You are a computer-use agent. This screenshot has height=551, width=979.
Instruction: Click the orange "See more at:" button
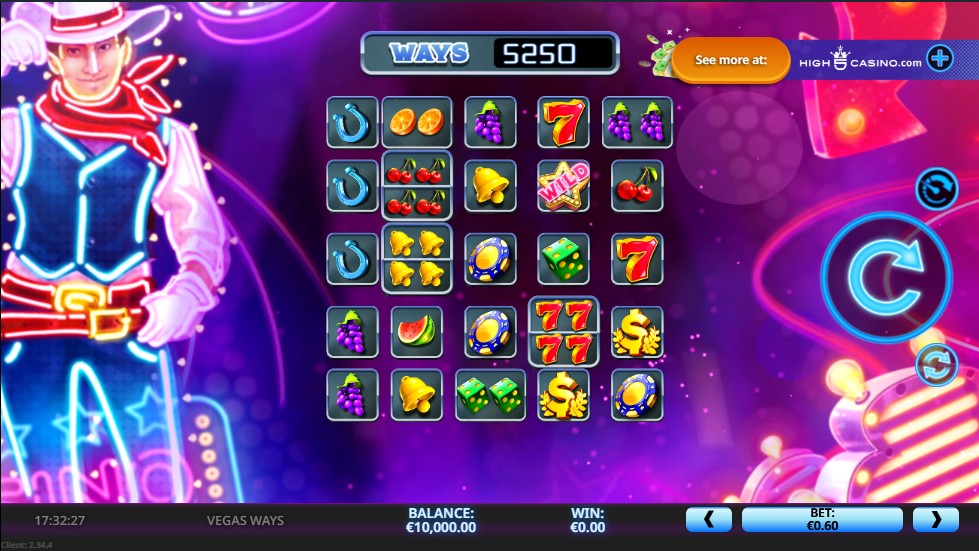pos(731,60)
